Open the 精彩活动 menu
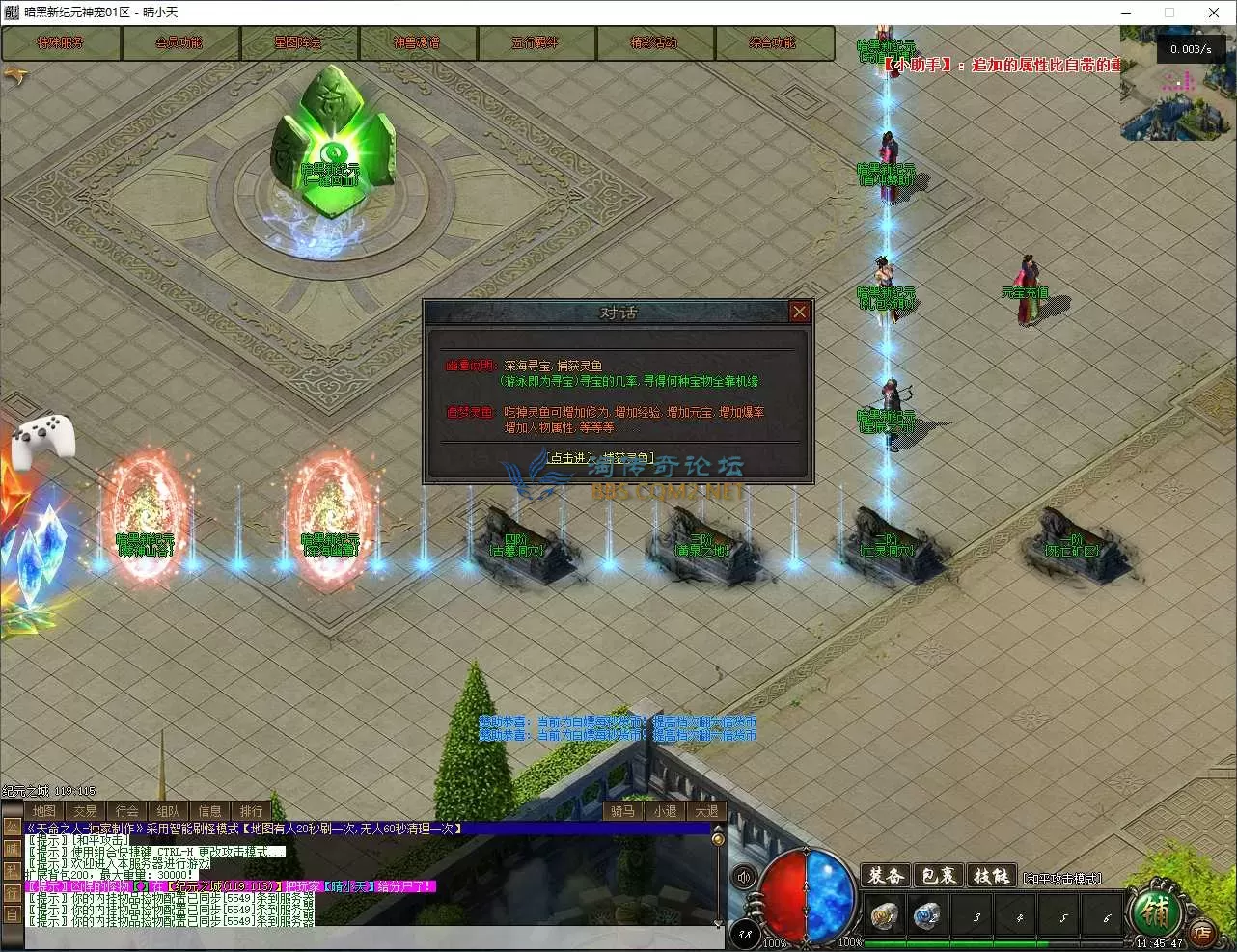 click(654, 43)
